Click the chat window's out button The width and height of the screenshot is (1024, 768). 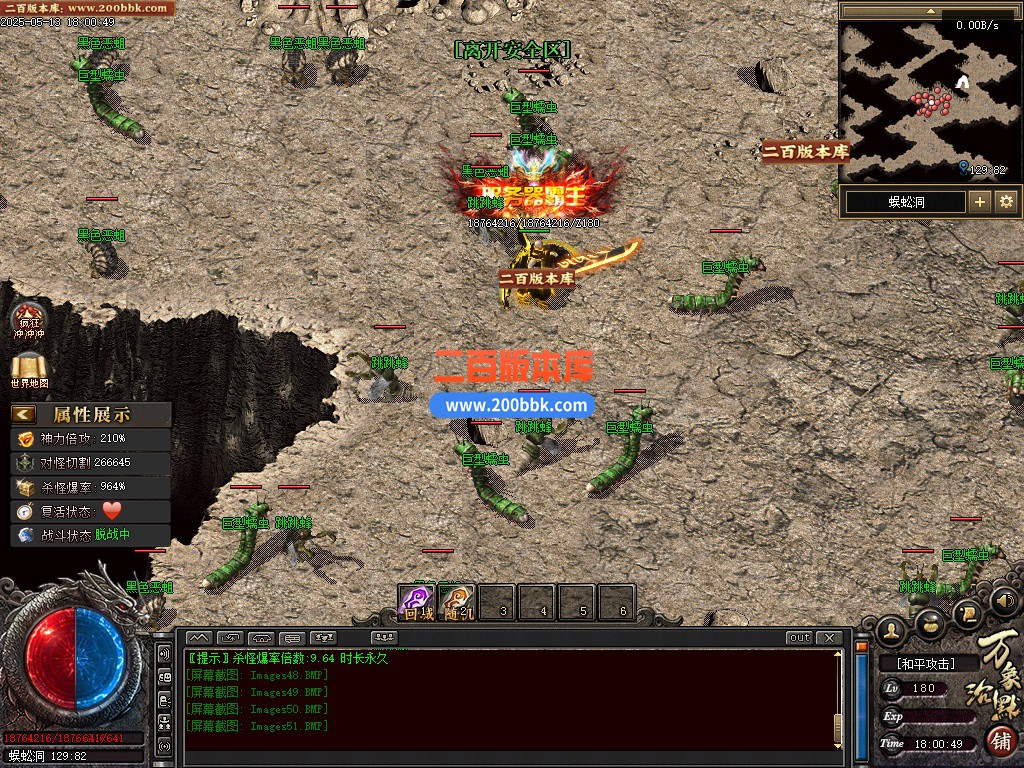tap(799, 638)
